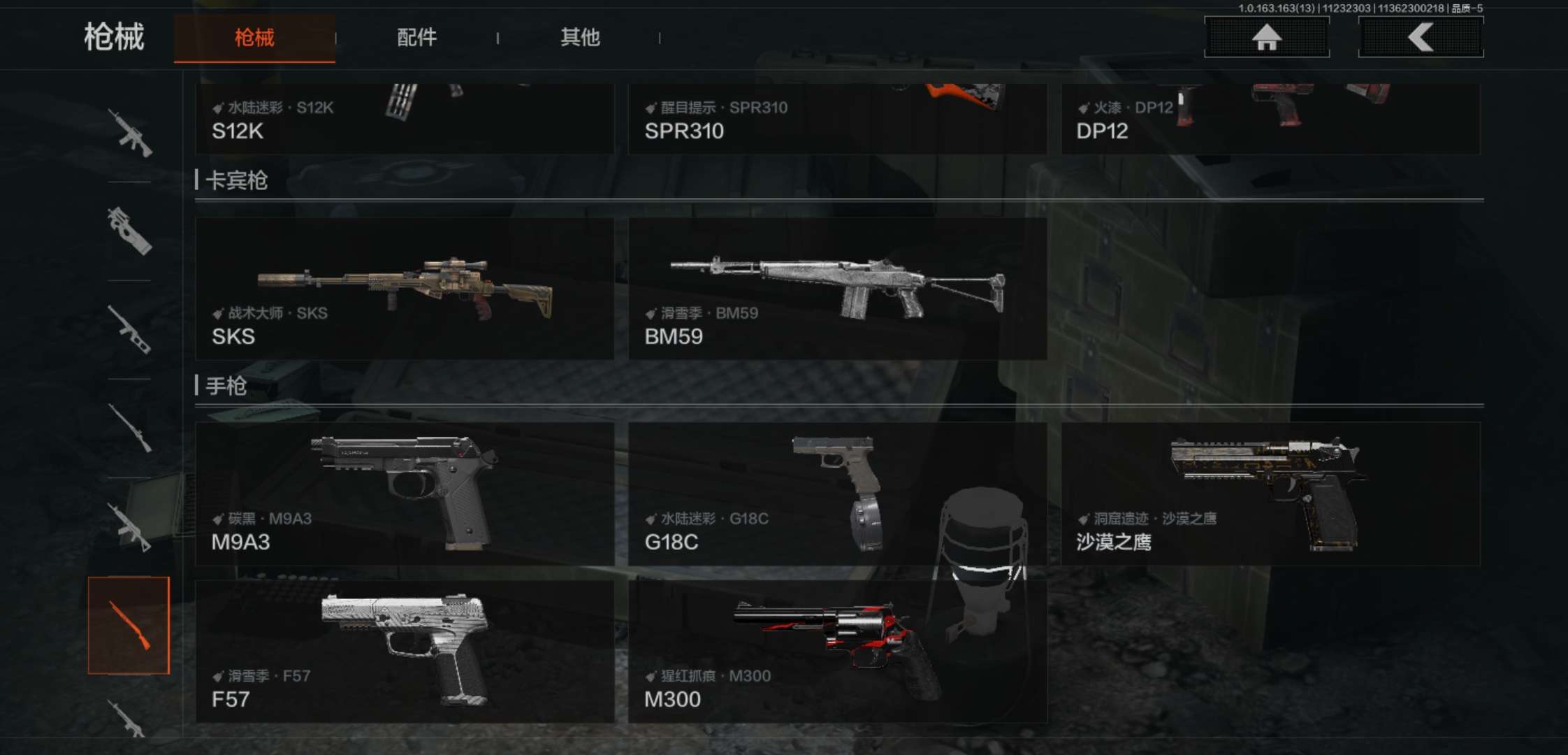Viewport: 1568px width, 755px height.
Task: Select the M9A3 pistol card
Action: click(x=404, y=494)
